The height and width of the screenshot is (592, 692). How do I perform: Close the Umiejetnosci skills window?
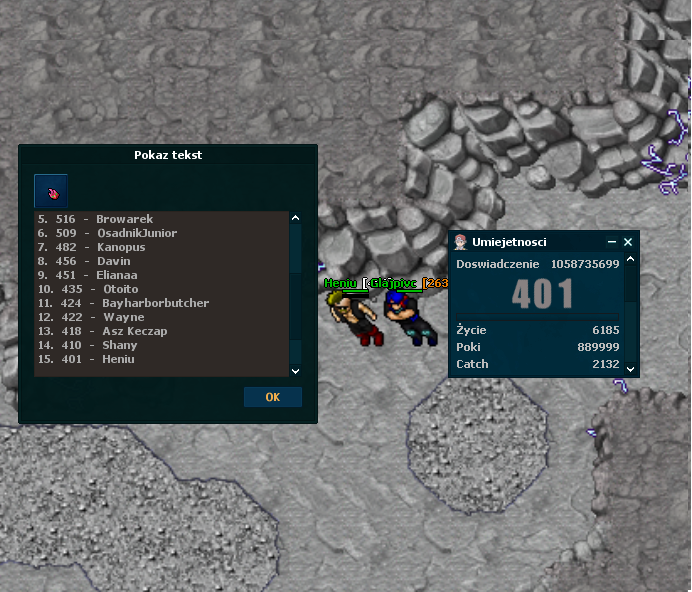[628, 242]
